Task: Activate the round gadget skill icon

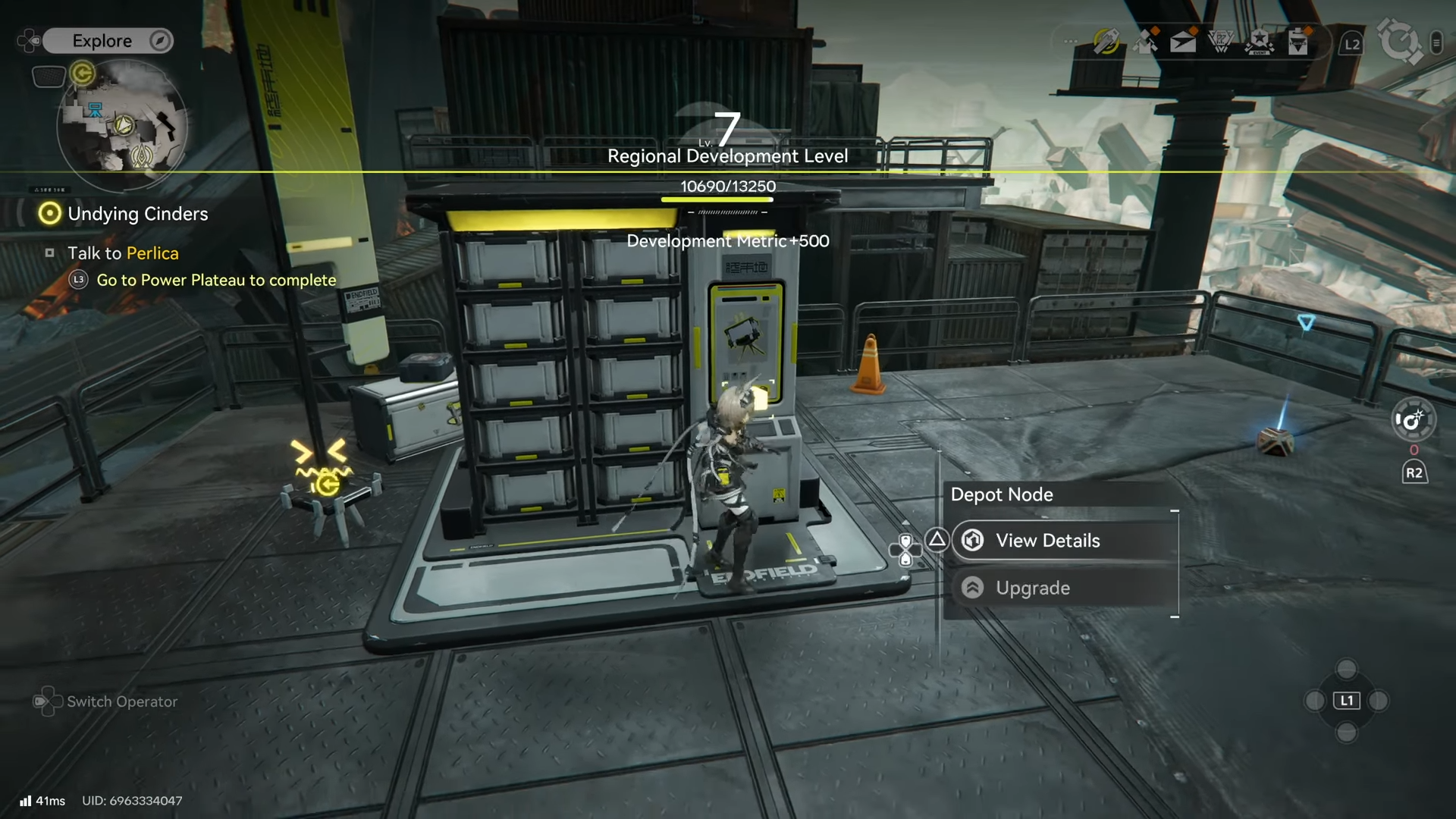Action: tap(1414, 420)
